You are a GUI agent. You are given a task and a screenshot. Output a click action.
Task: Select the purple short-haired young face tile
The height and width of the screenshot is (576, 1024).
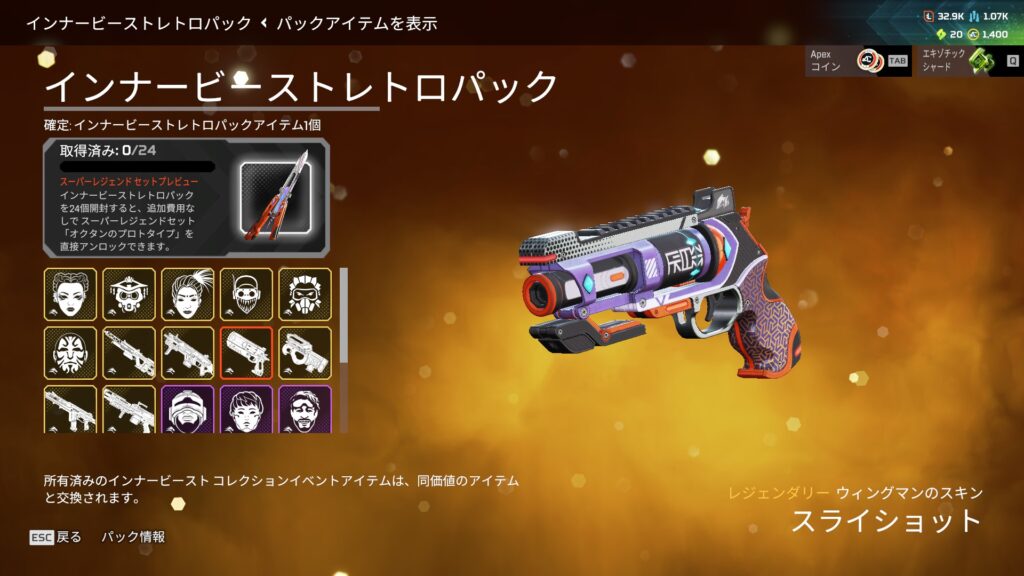click(246, 409)
